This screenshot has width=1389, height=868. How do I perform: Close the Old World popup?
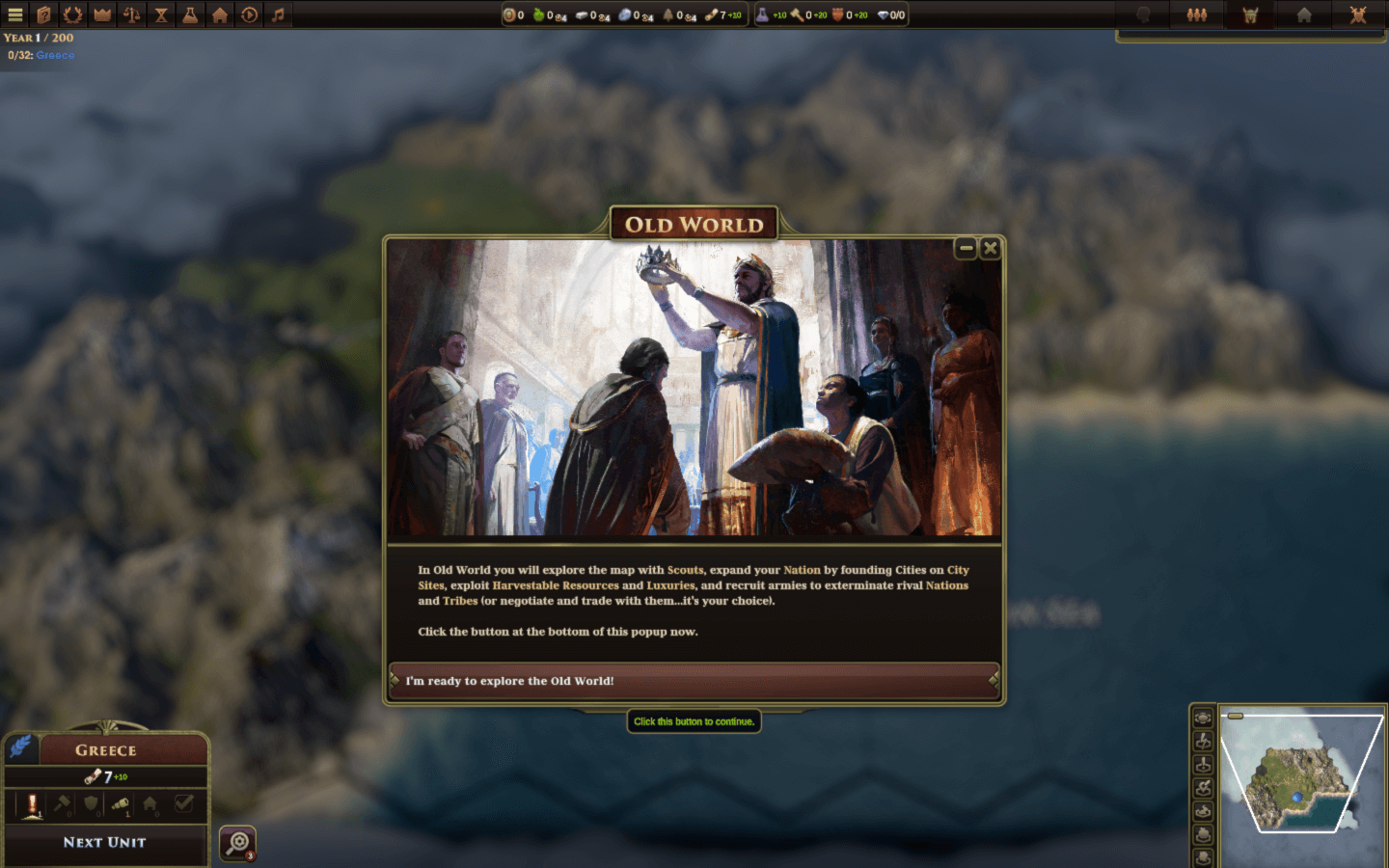coord(990,249)
